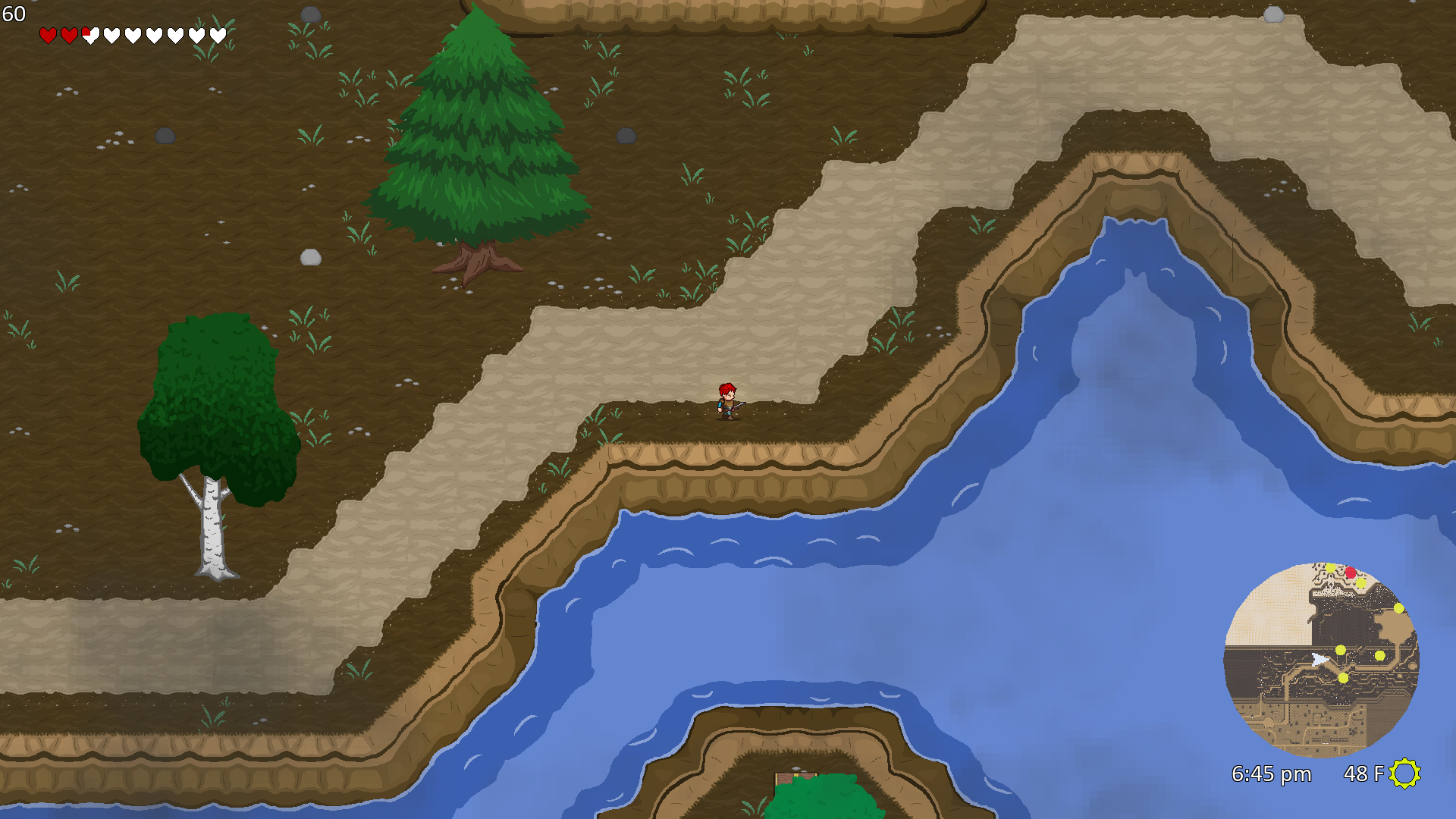Click the white player arrow on the minimap

coord(1320,660)
